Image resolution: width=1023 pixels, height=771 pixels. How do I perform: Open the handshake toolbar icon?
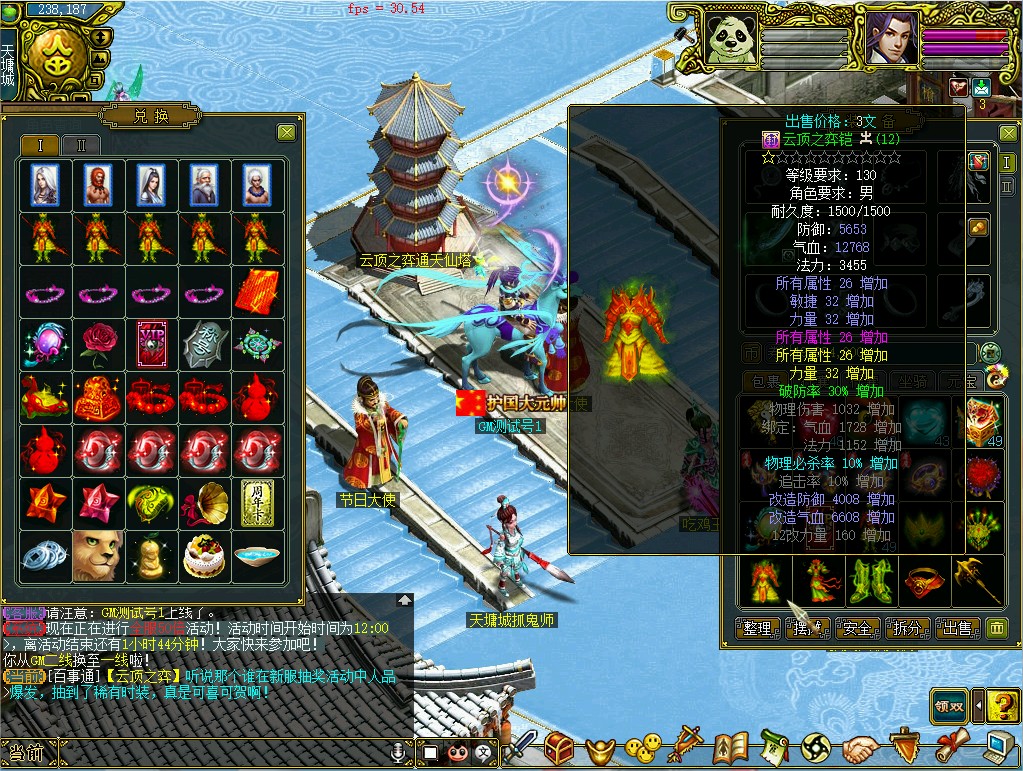point(859,747)
